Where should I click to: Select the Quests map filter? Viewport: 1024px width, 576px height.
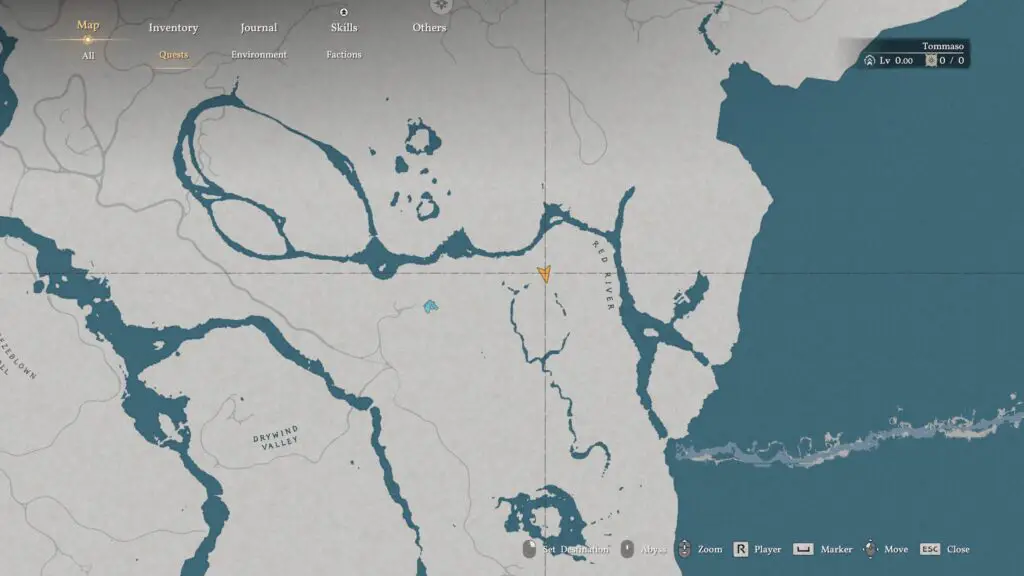(173, 55)
